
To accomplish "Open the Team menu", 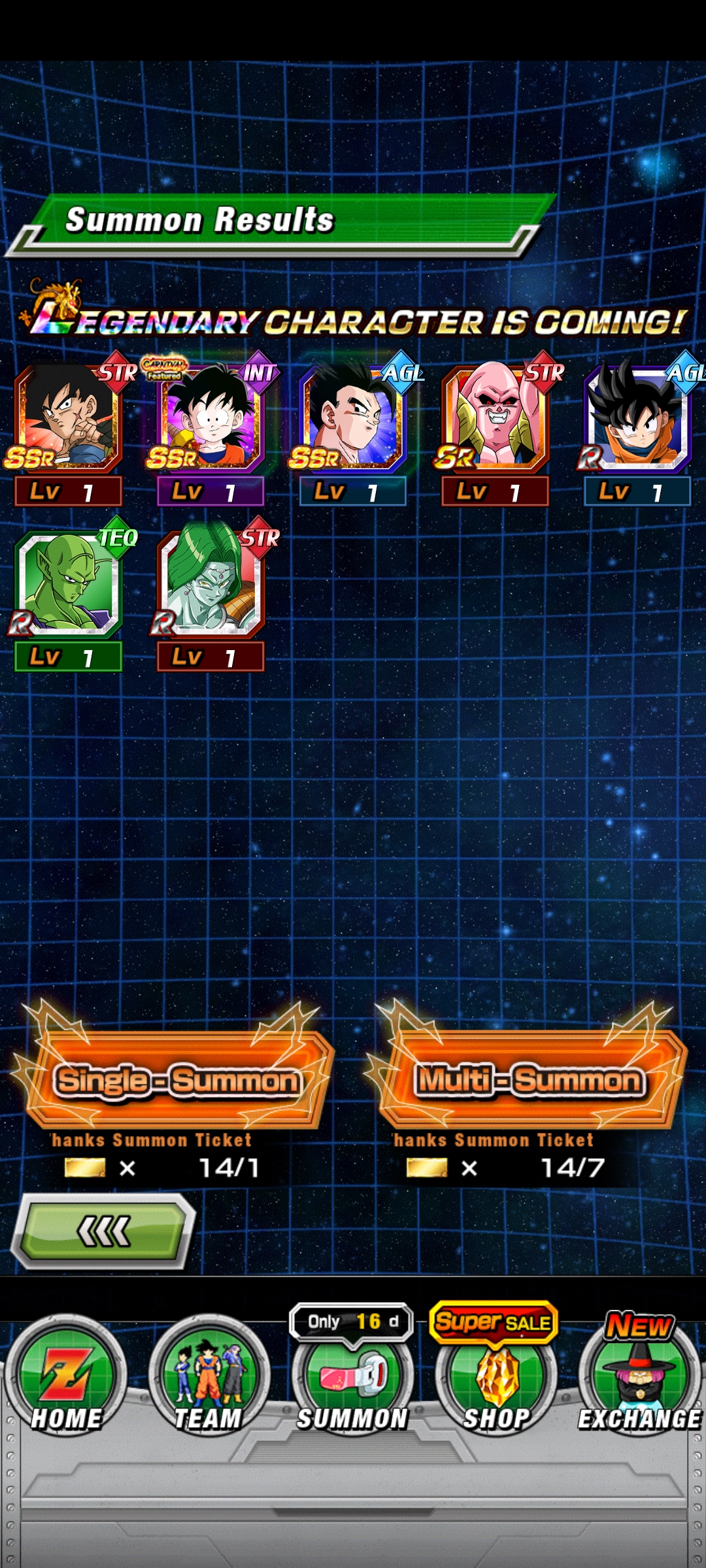I will [209, 1379].
